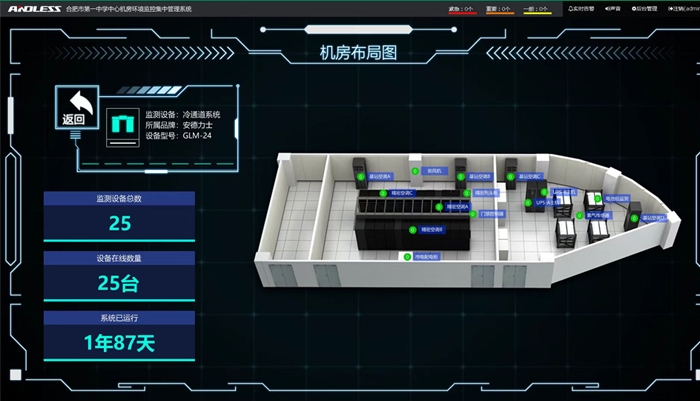
Task: Select the 新风机 device marker
Action: click(417, 172)
